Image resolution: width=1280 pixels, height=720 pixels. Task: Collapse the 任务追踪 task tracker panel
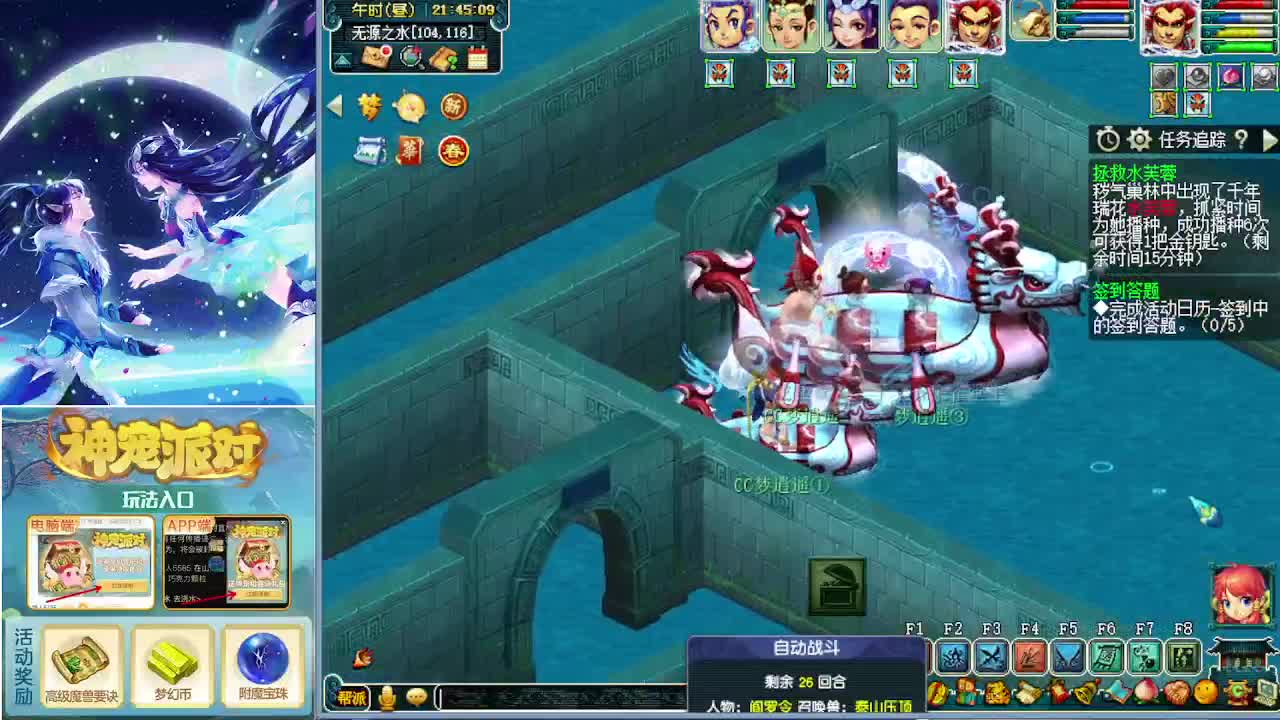click(x=1268, y=140)
